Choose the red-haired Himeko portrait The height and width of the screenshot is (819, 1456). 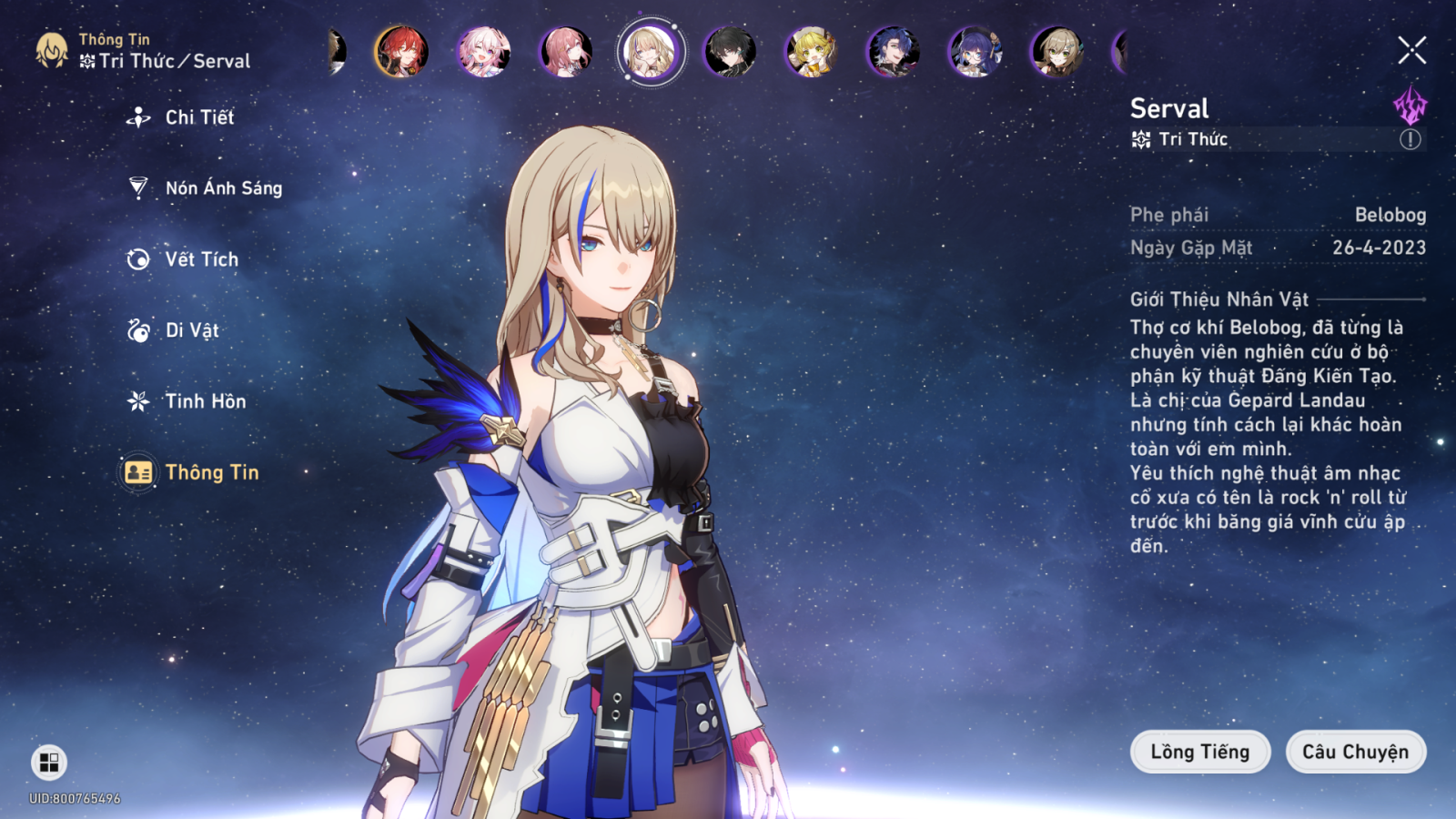[401, 51]
